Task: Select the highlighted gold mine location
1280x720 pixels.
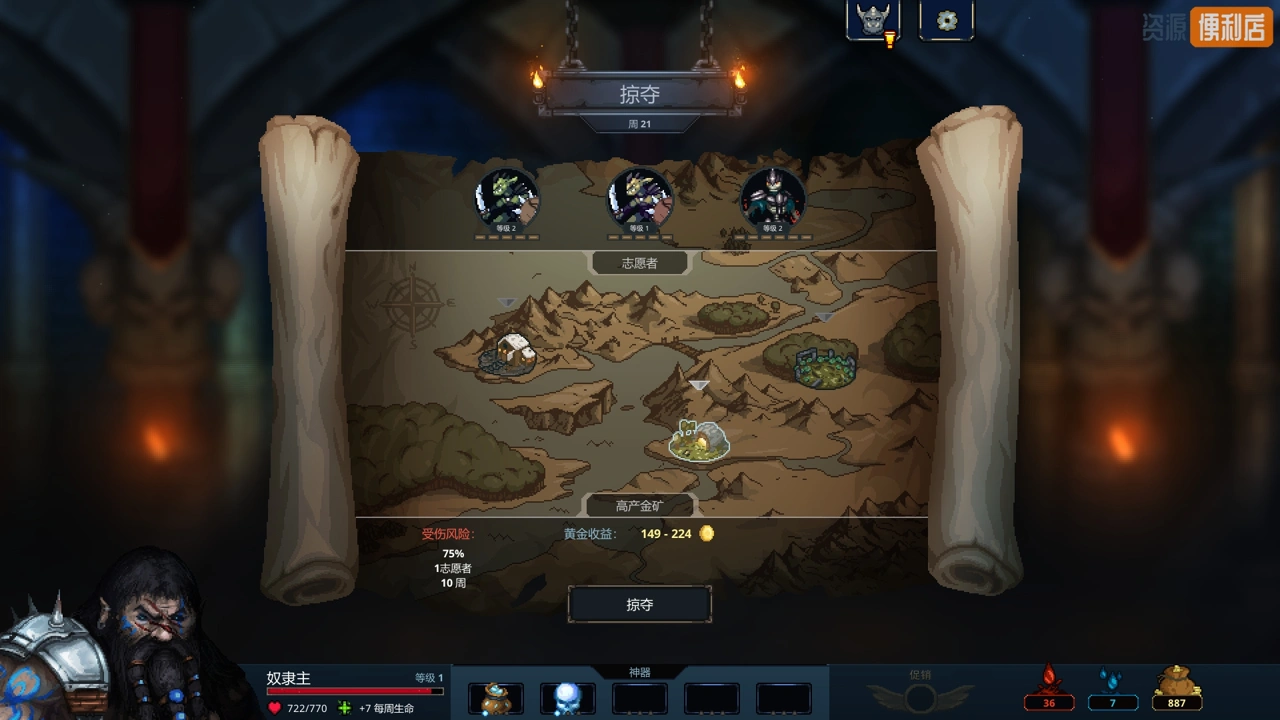Action: (699, 440)
